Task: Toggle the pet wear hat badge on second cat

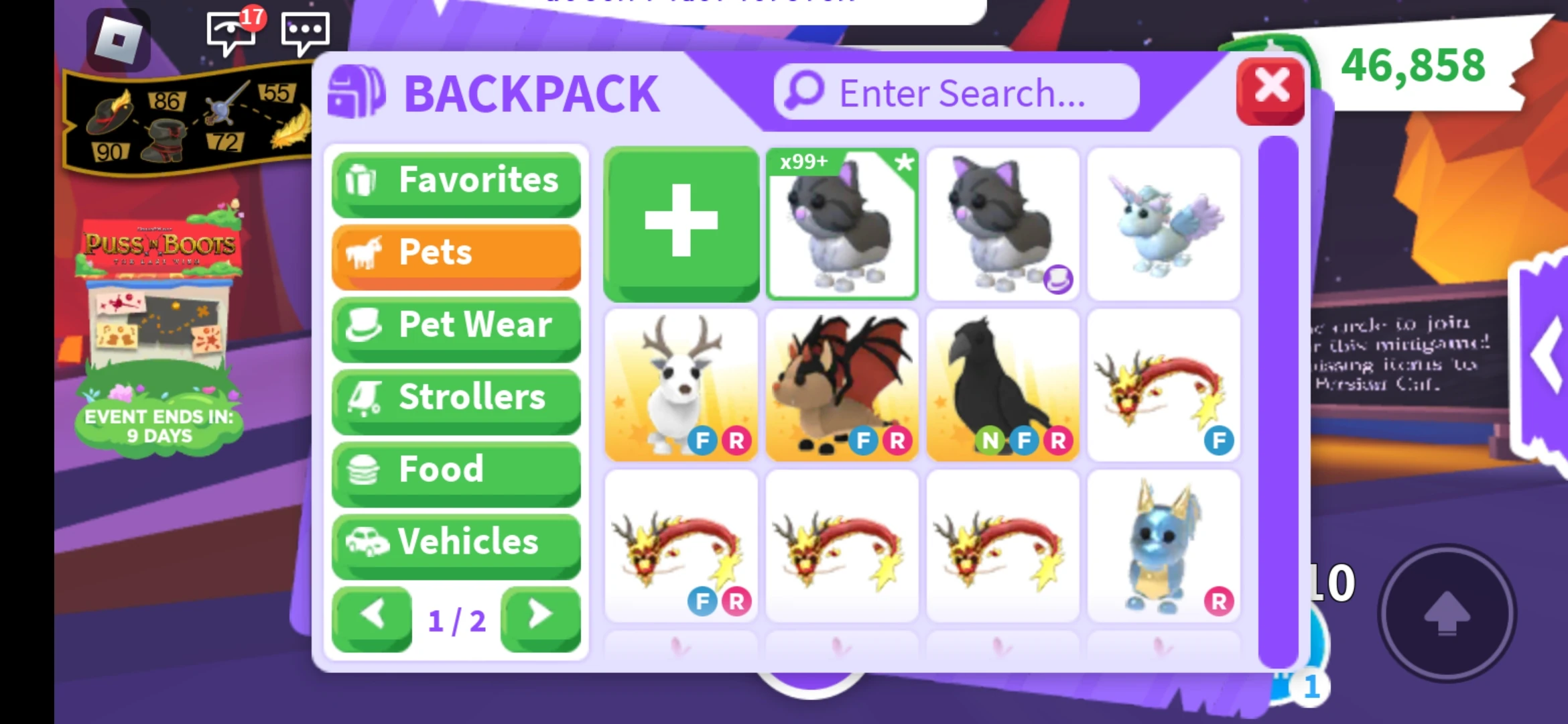Action: [1059, 281]
